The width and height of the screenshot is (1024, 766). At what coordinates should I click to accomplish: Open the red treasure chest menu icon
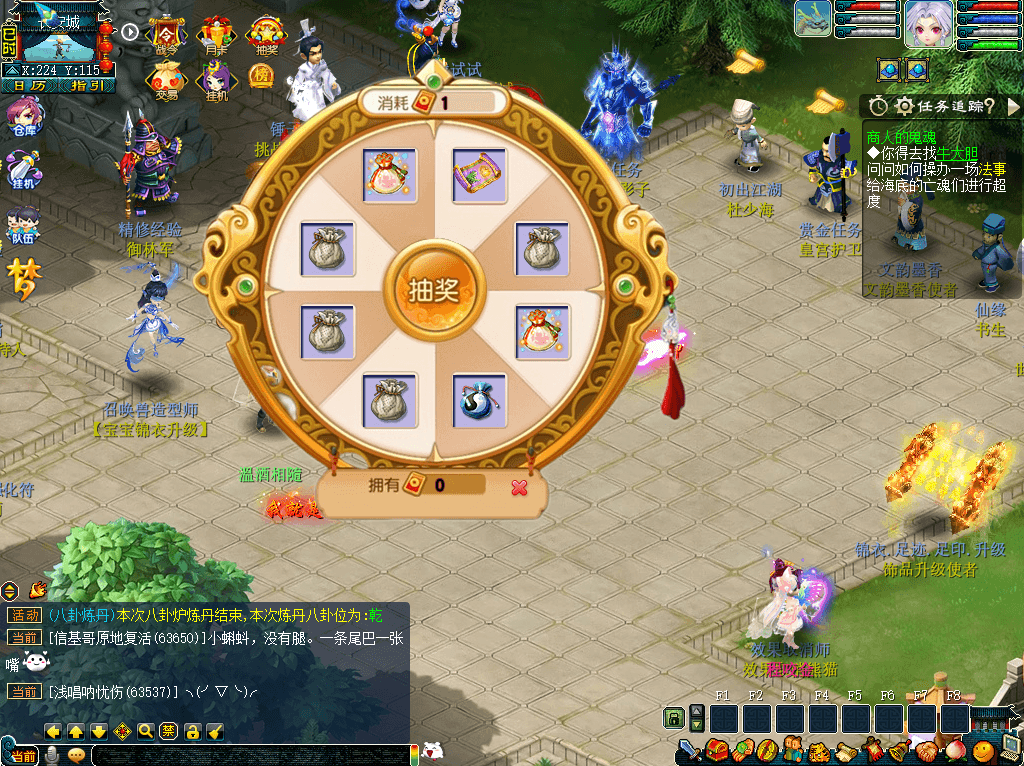tap(716, 750)
